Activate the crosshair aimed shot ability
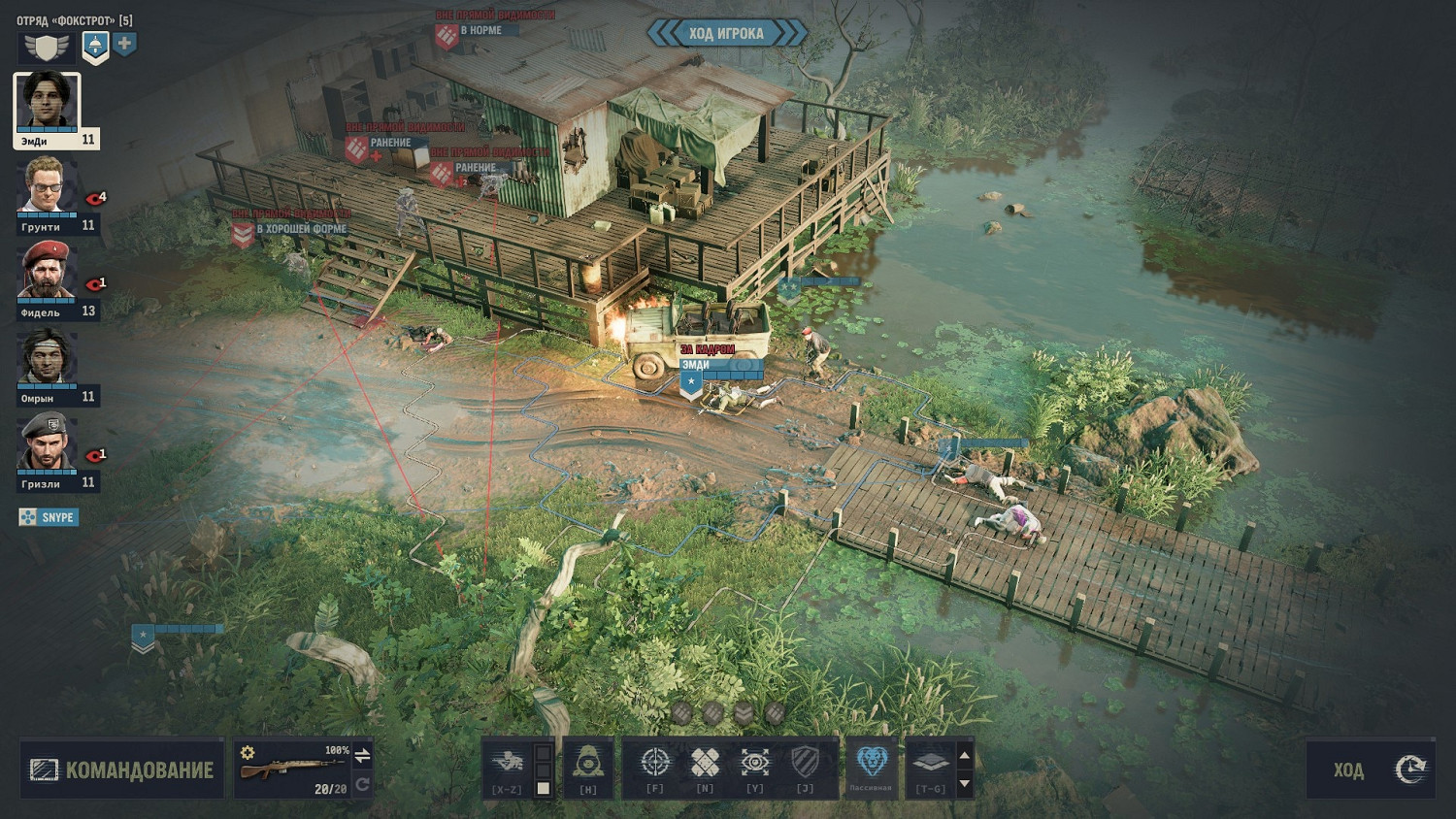Viewport: 1456px width, 819px height. tap(655, 764)
